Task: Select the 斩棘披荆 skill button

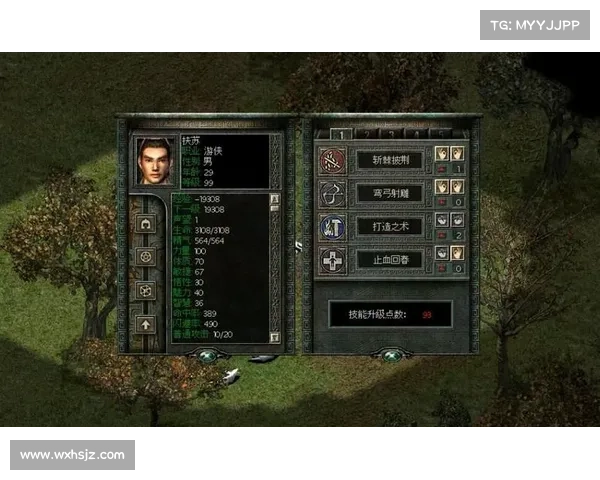Action: click(x=389, y=159)
